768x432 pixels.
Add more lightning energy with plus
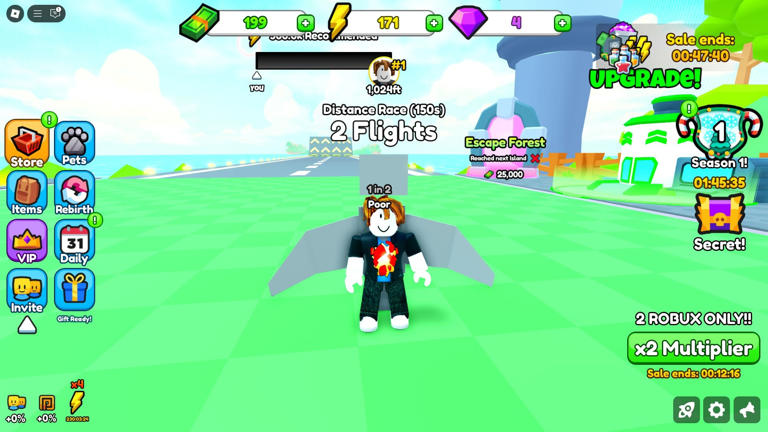434,23
